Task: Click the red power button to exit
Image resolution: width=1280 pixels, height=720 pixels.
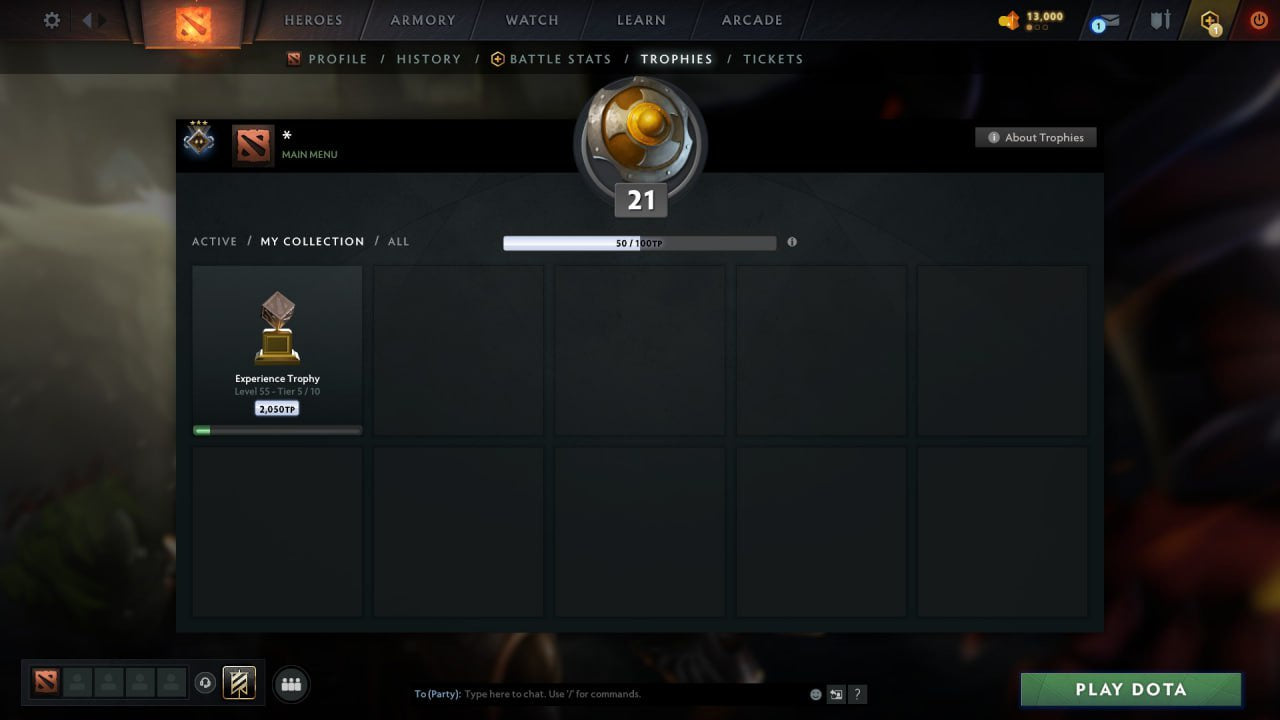Action: coord(1258,18)
